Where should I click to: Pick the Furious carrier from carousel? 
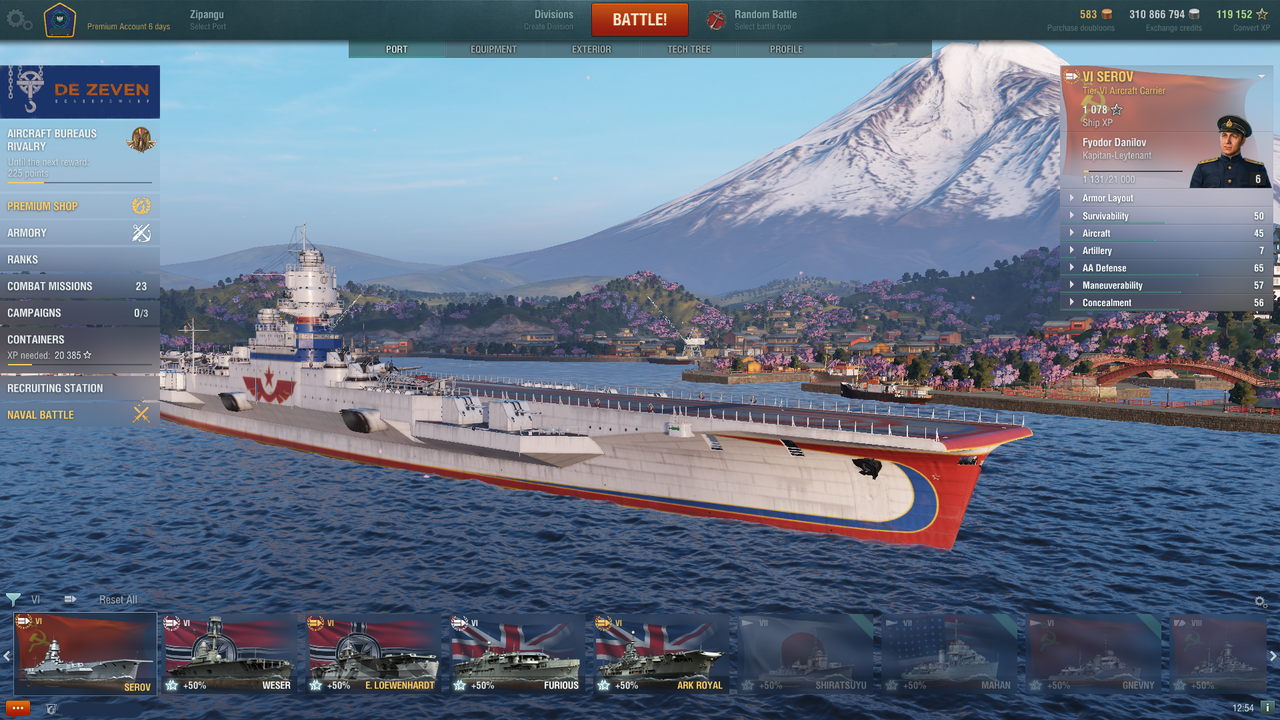click(x=516, y=654)
